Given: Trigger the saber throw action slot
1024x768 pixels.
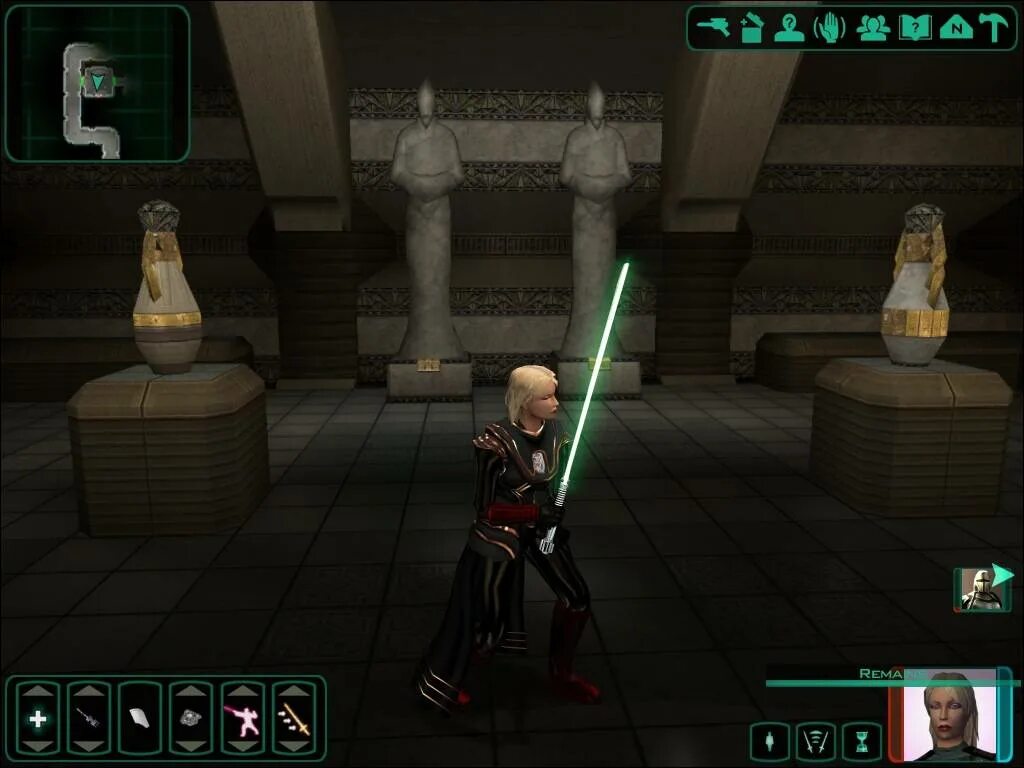Looking at the screenshot, I should [294, 717].
